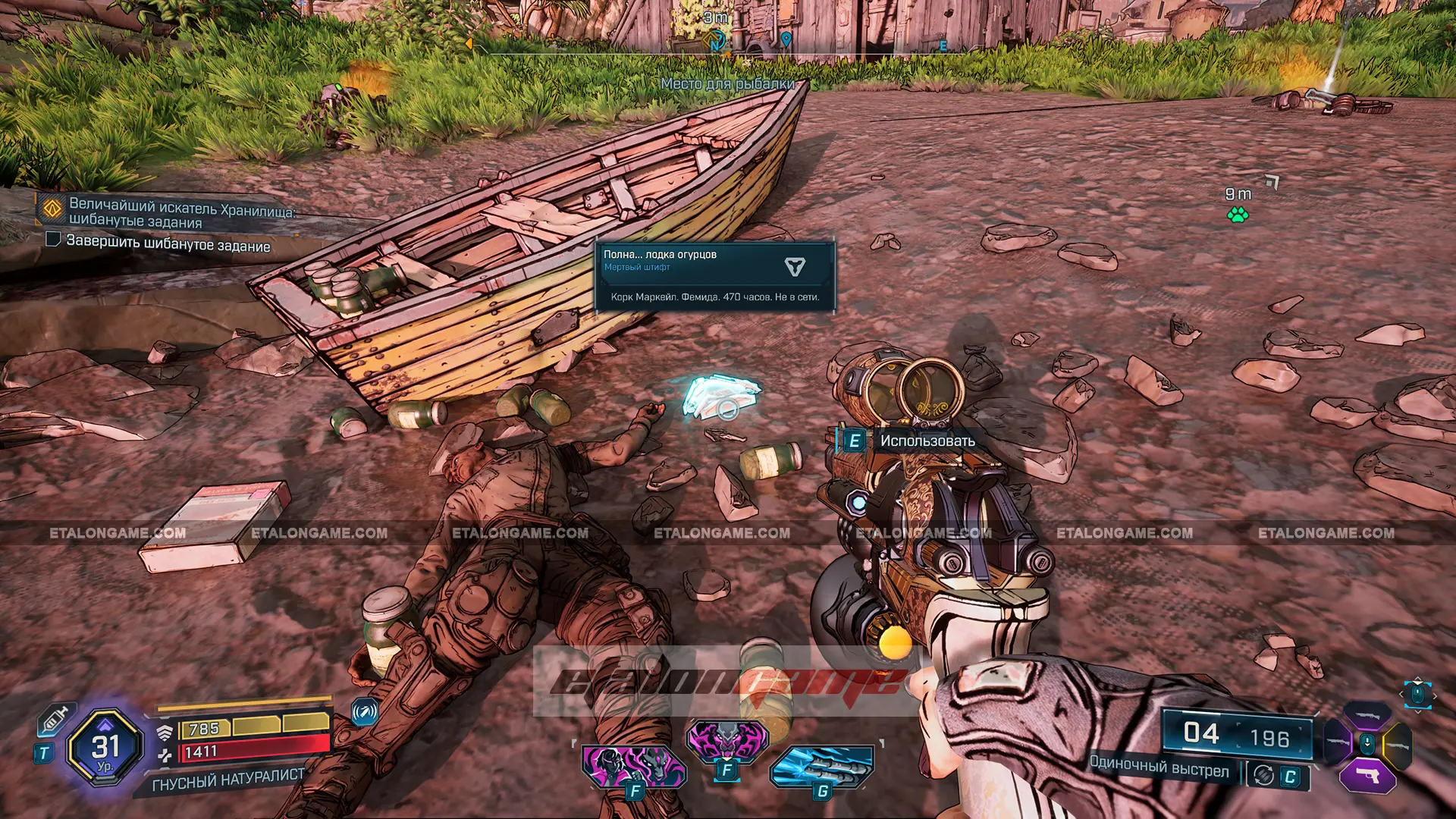Switch to the gold-bordered weapon slot
The width and height of the screenshot is (1456, 819).
click(x=1397, y=743)
